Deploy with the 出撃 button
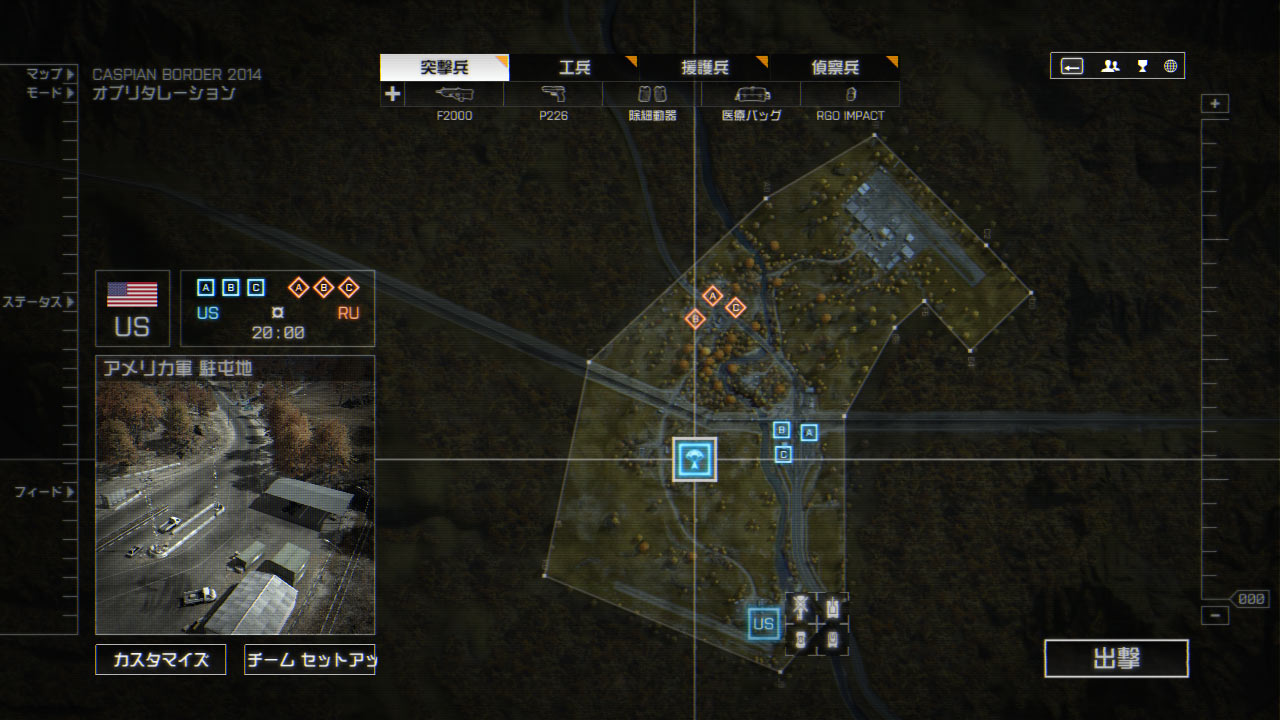1280x720 pixels. coord(1116,659)
